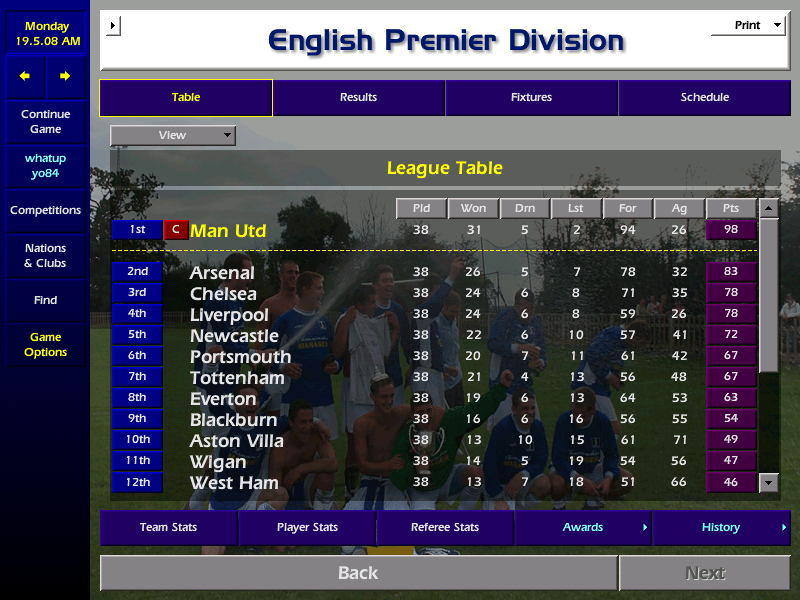Click the yellow right arrow button
This screenshot has height=600, width=800.
click(65, 76)
